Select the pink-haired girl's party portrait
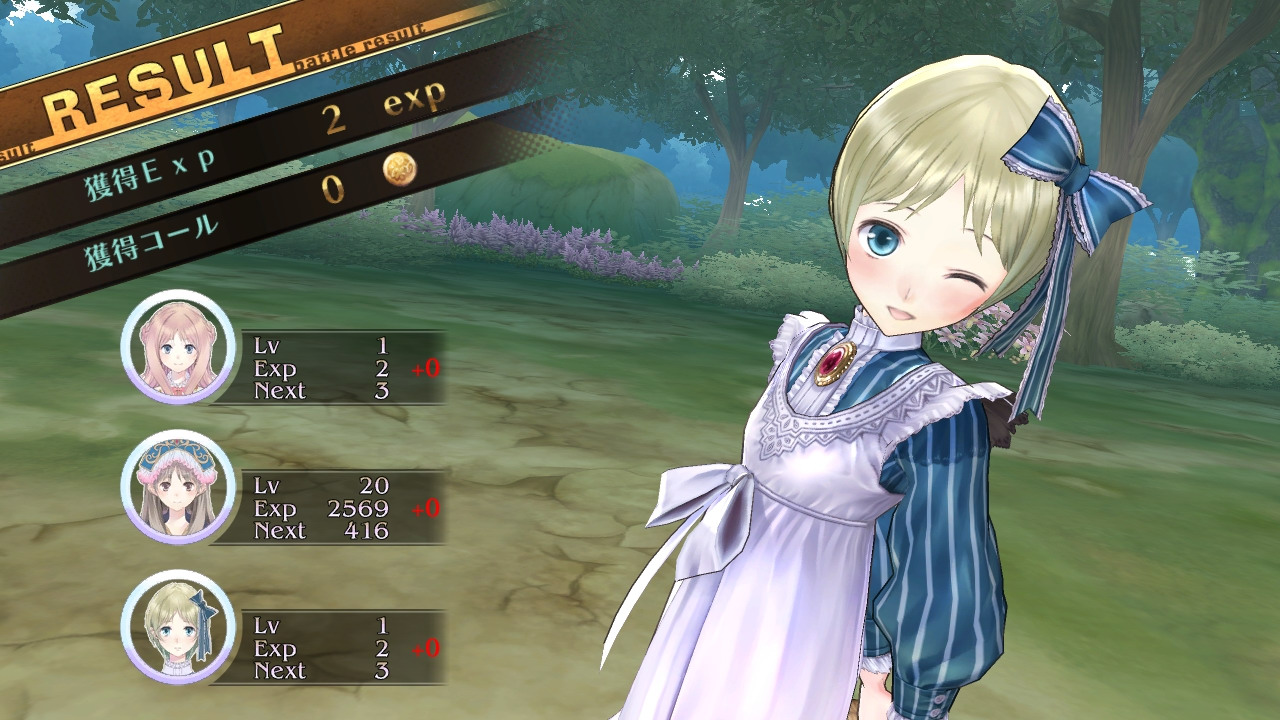The height and width of the screenshot is (720, 1280). (x=178, y=347)
